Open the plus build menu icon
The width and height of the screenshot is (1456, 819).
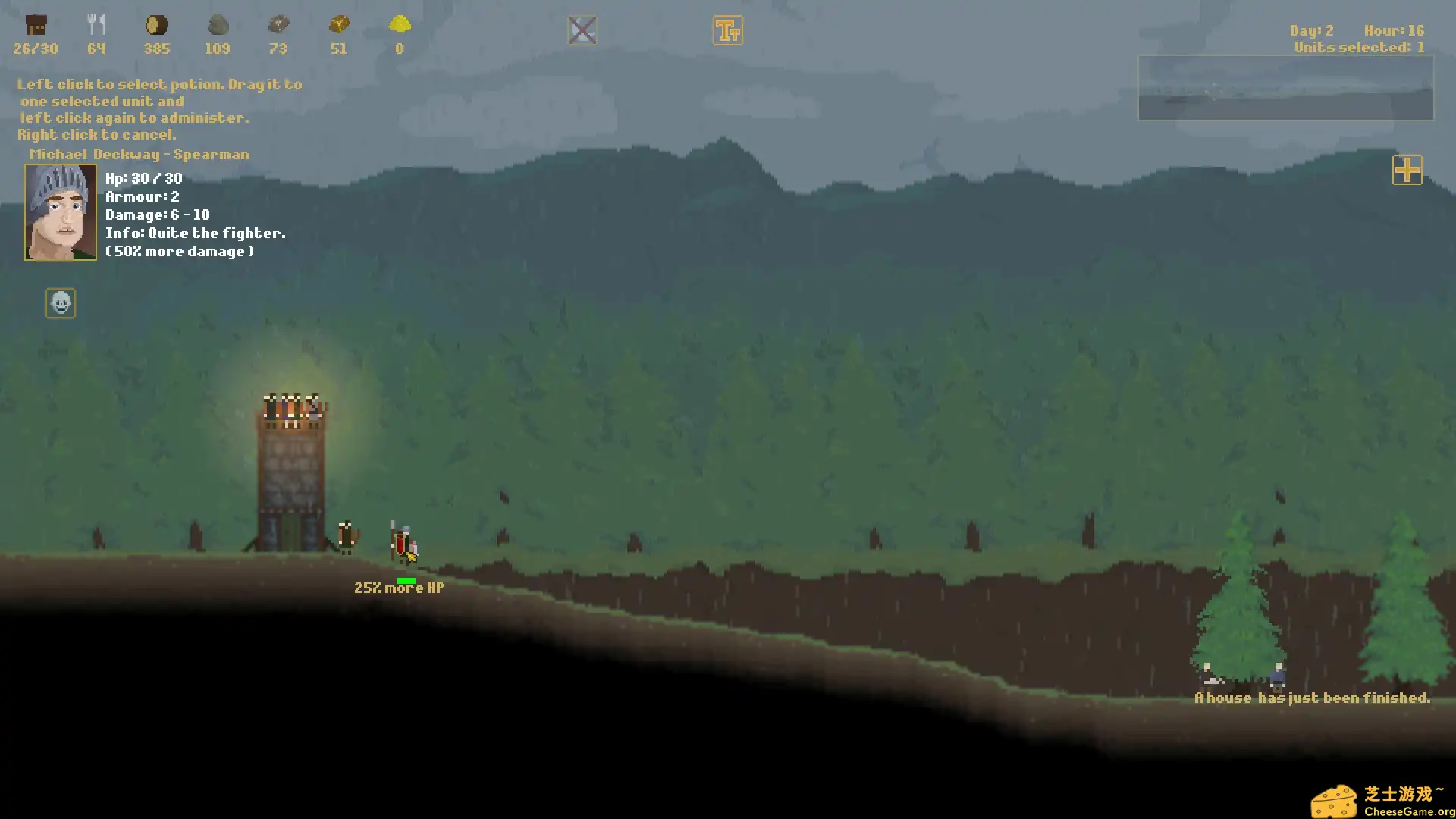[x=1407, y=171]
